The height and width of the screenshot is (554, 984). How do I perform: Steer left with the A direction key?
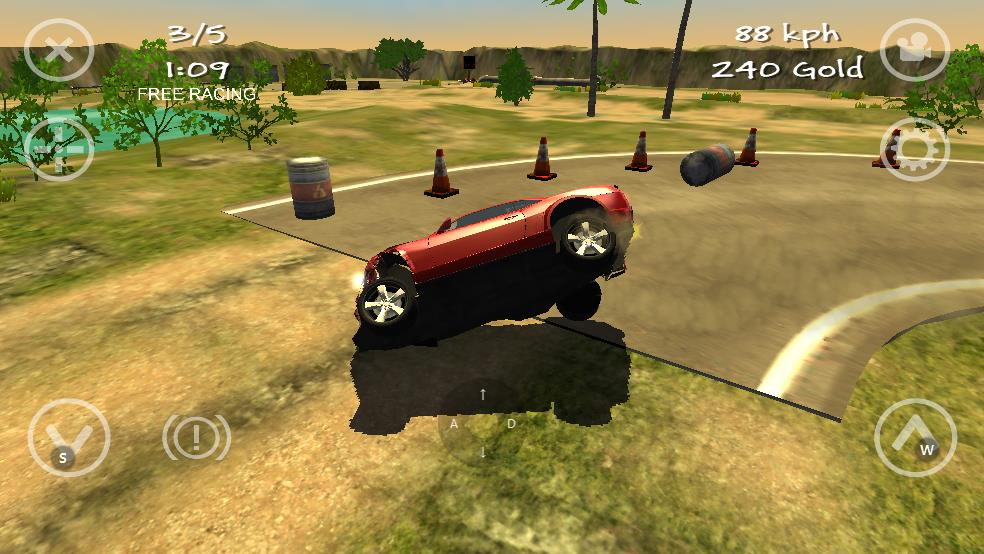pos(455,424)
